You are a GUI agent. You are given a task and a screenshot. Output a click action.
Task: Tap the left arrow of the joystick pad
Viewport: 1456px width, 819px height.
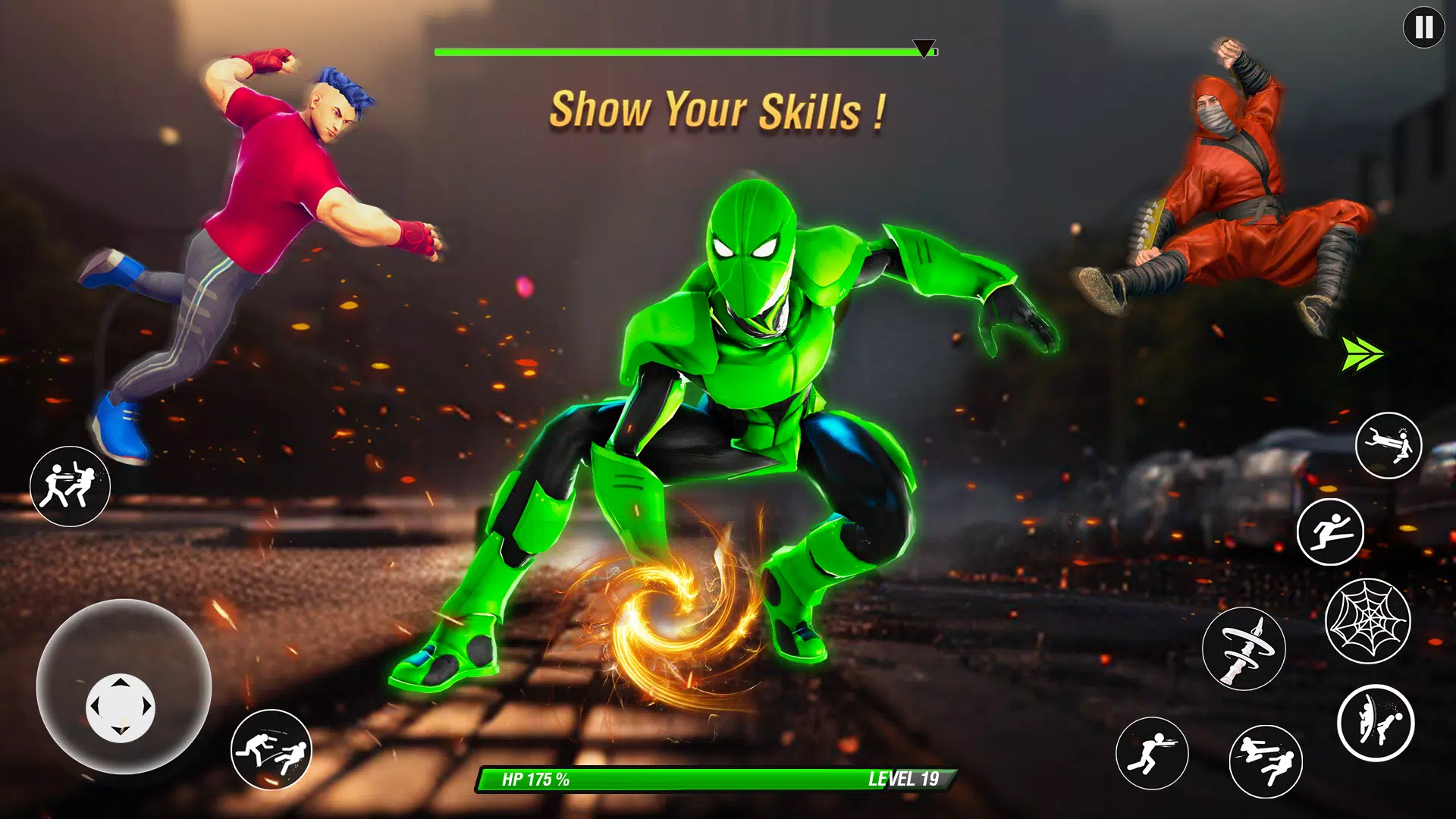coord(96,707)
